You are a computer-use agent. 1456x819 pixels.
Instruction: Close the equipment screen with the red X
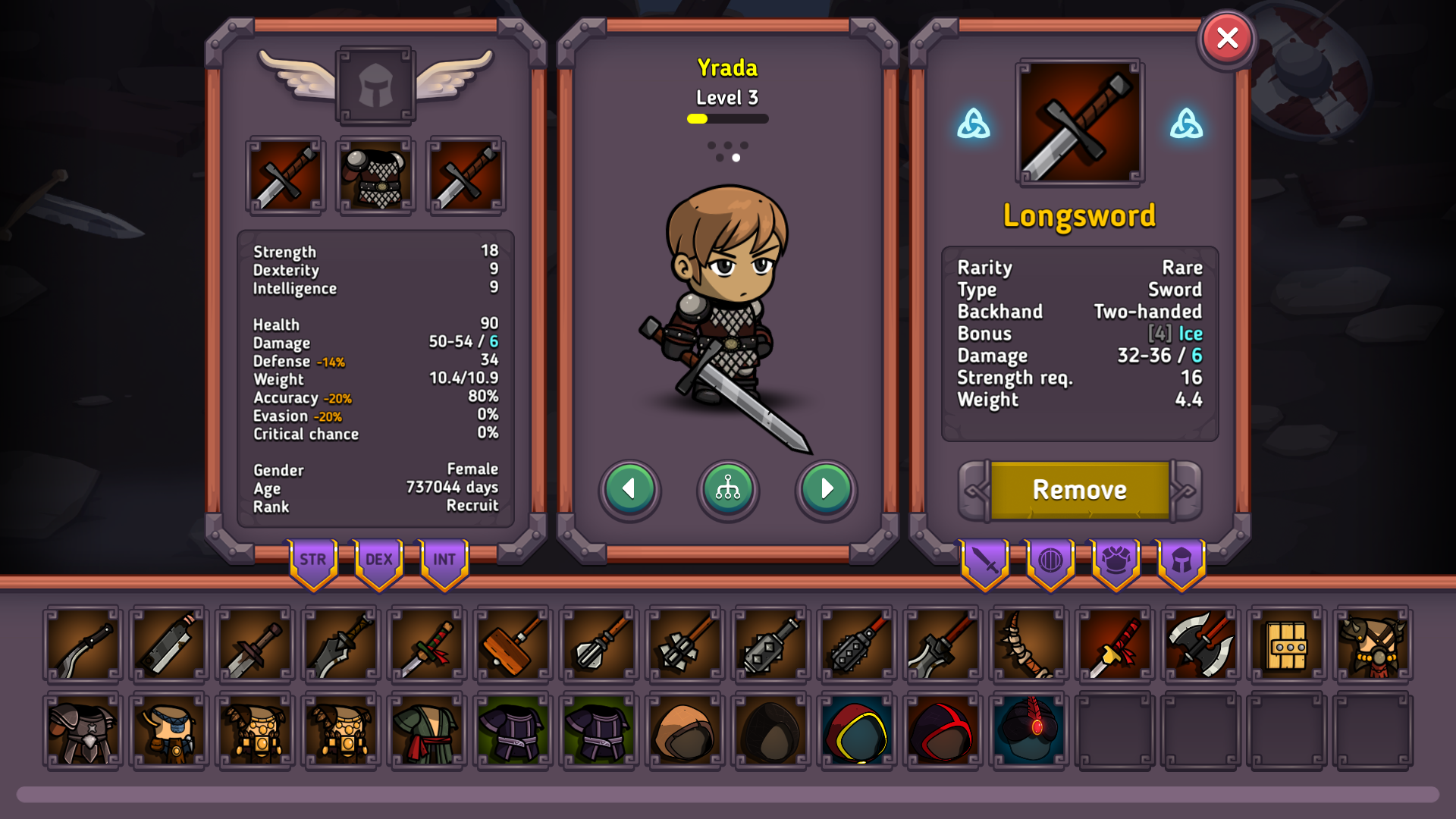[1227, 38]
